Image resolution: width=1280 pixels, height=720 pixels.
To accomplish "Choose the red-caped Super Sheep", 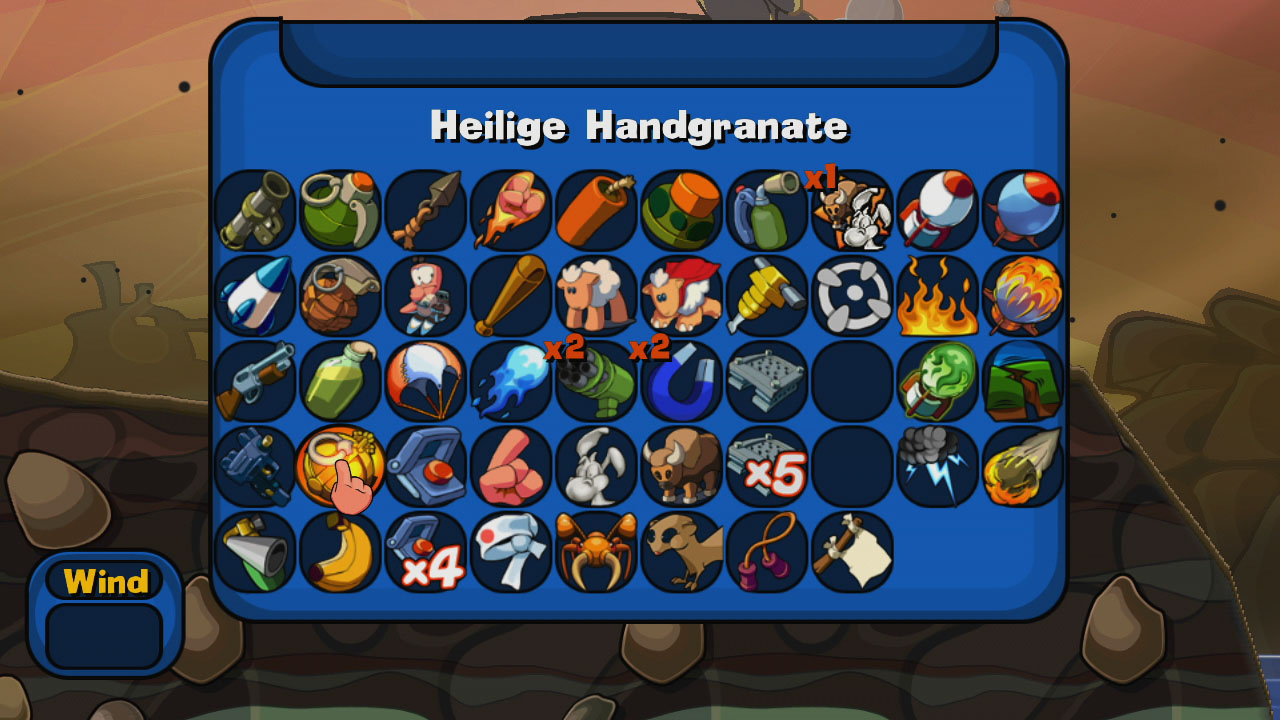I will coord(681,295).
